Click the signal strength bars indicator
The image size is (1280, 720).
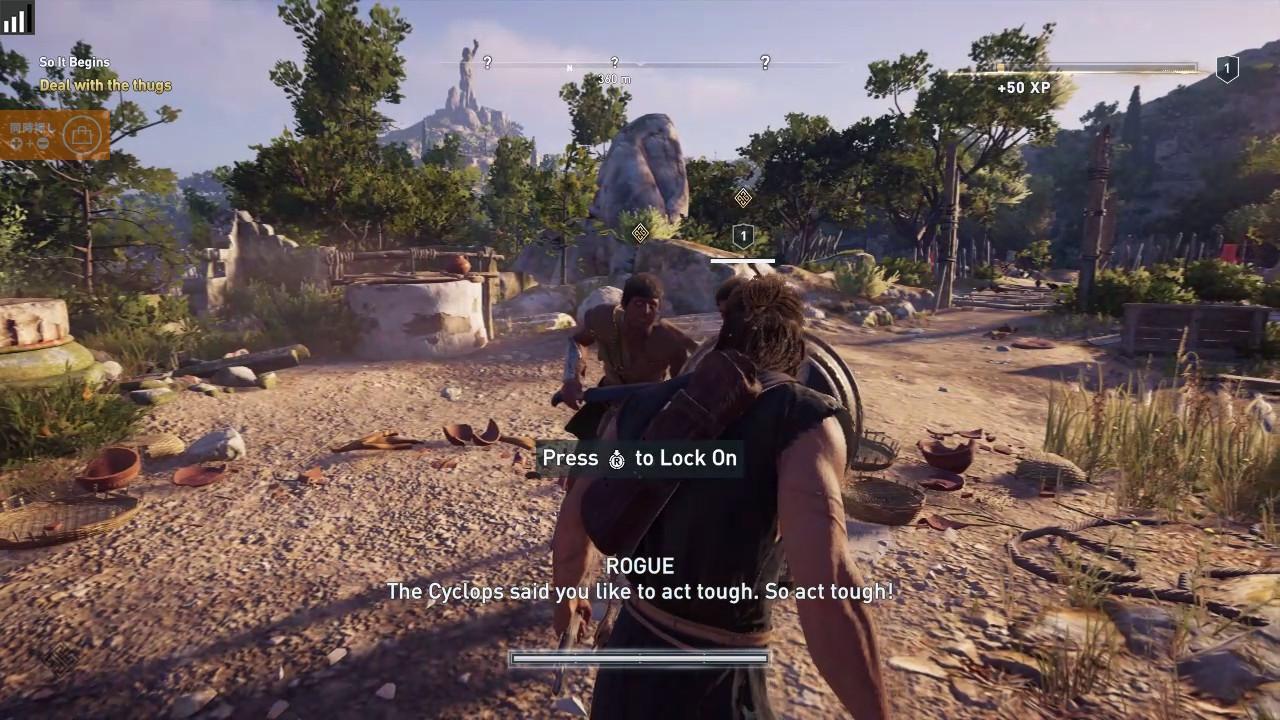[15, 17]
